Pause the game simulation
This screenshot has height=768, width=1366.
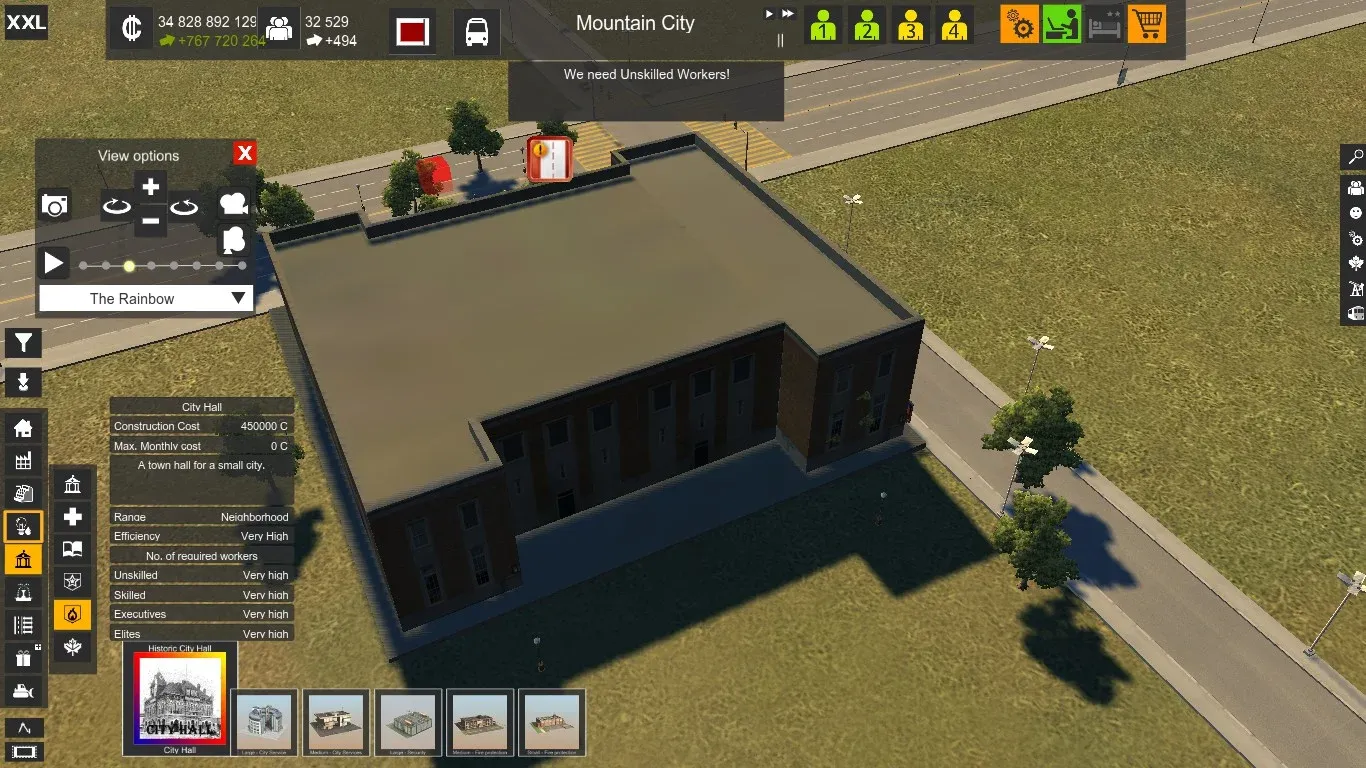coord(780,40)
